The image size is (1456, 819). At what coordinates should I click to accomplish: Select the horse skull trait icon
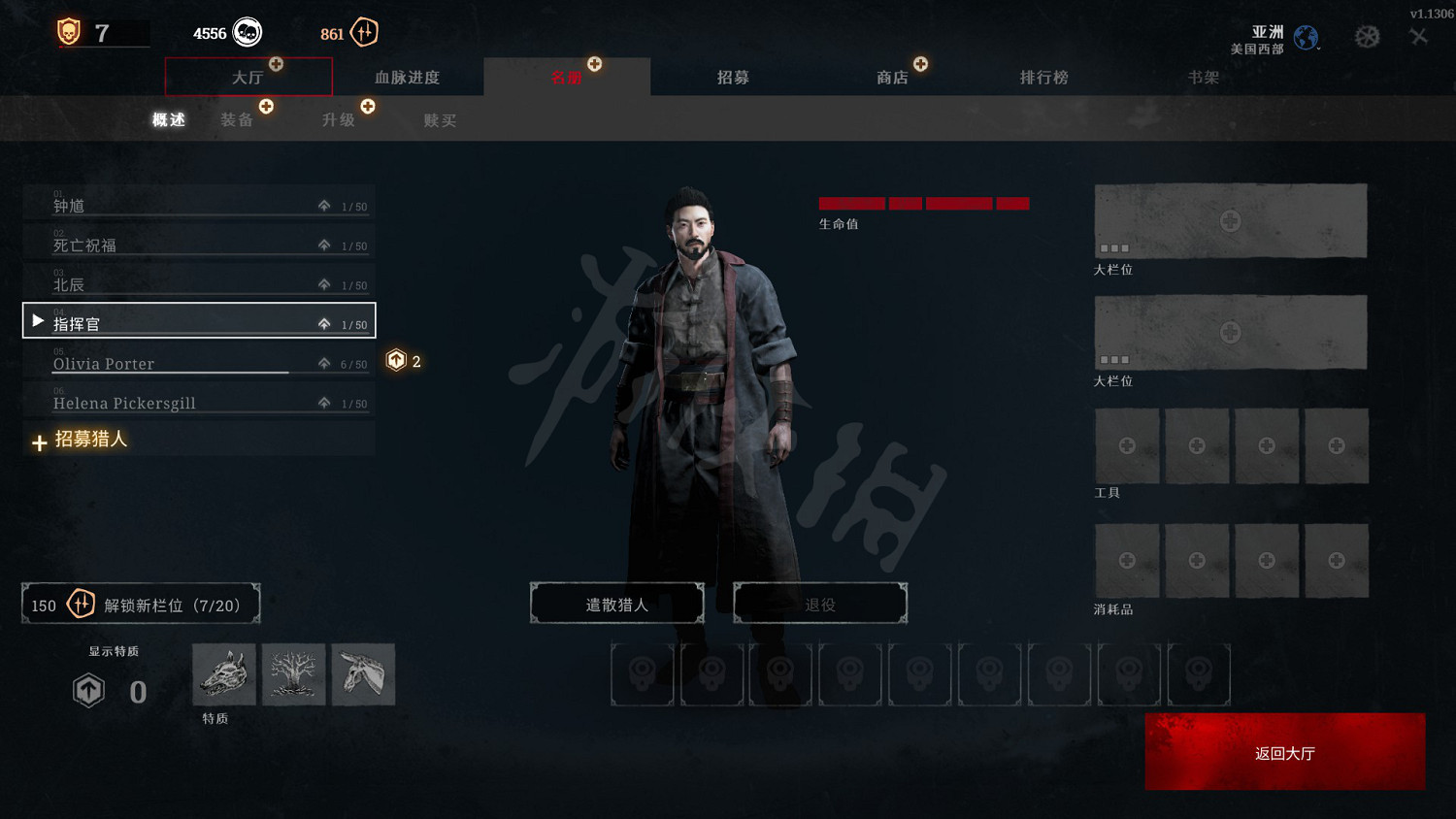coord(363,673)
